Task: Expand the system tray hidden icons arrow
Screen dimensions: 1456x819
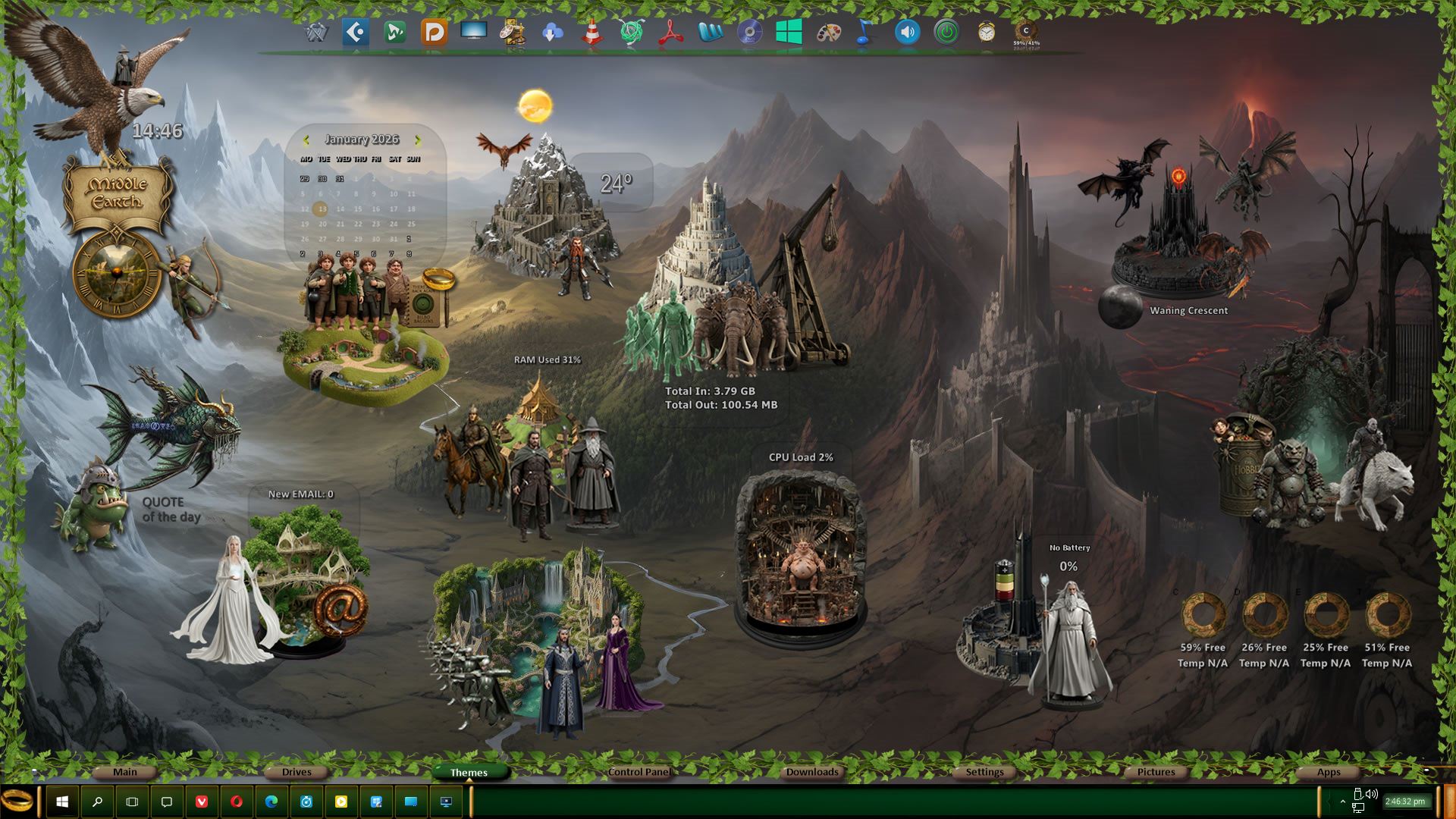Action: click(x=1342, y=801)
